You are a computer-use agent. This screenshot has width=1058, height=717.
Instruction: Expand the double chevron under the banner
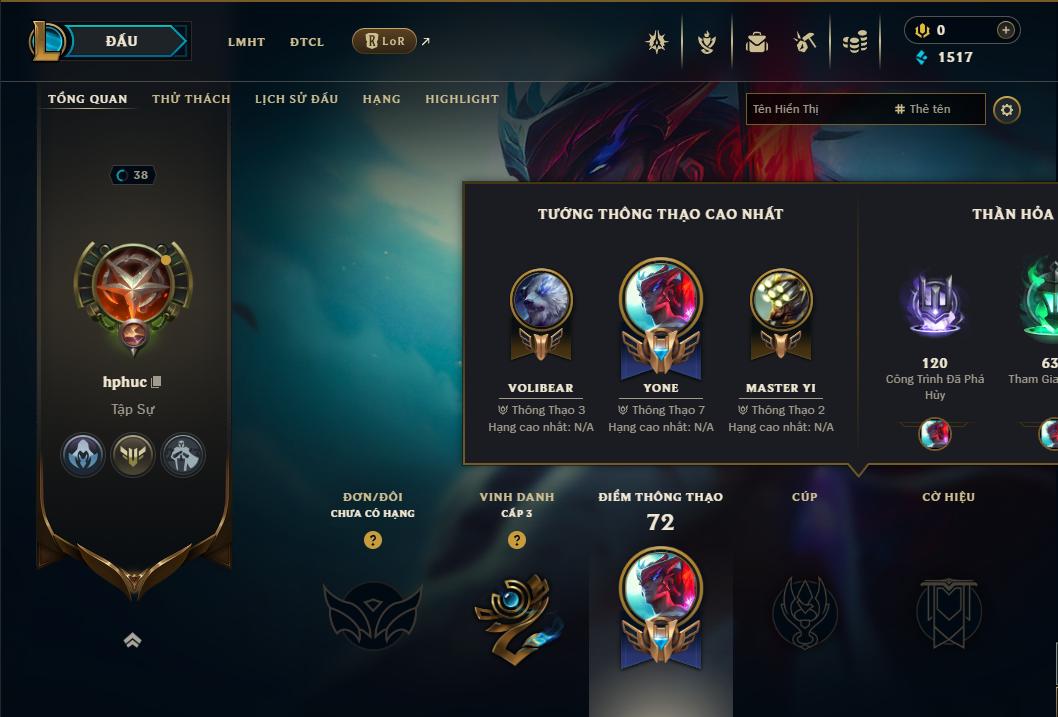tap(132, 641)
